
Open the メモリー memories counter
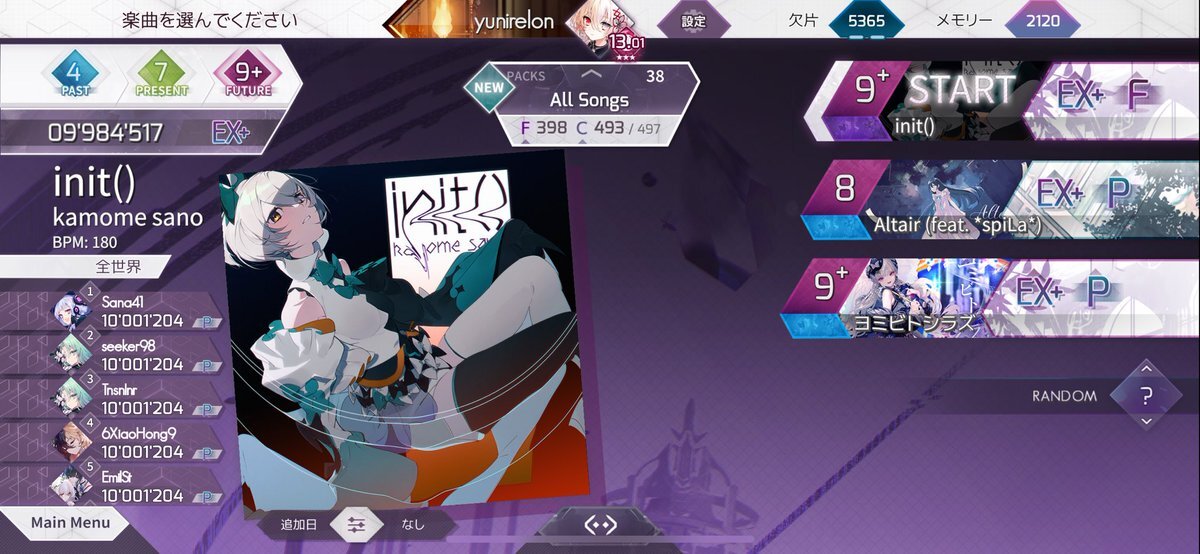coord(1041,20)
